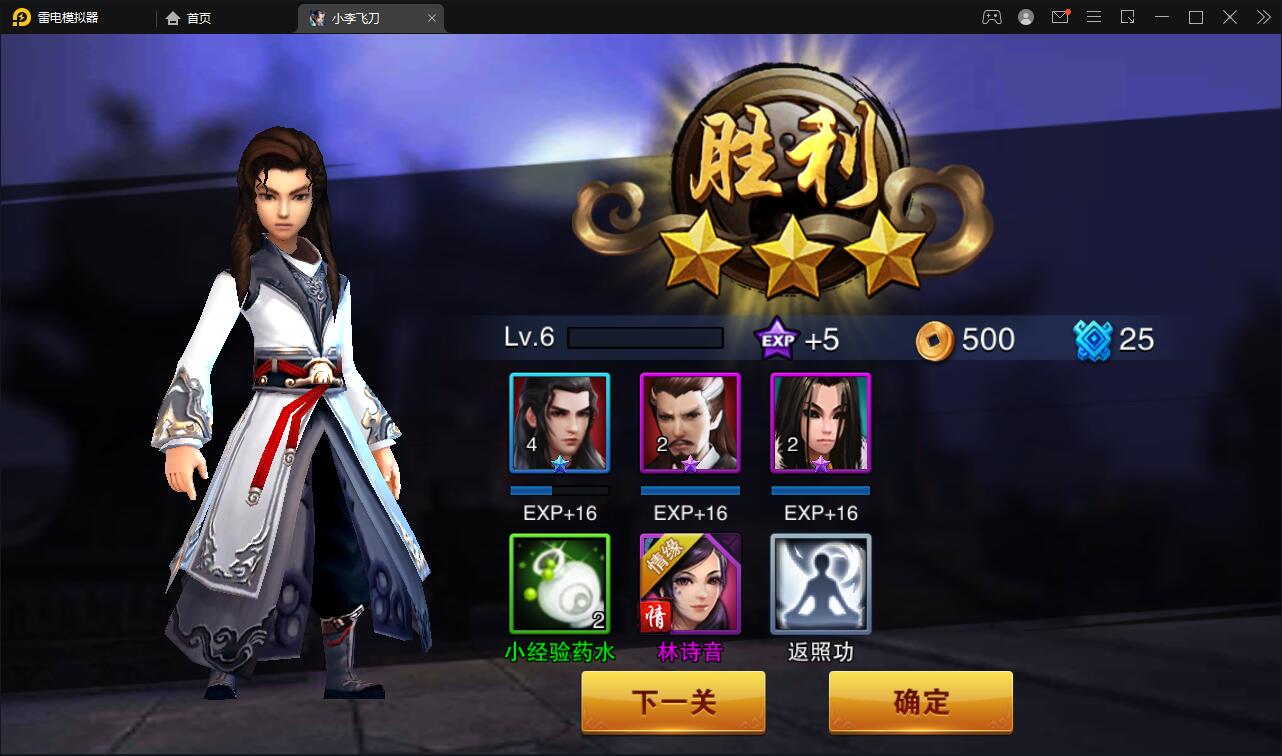Viewport: 1282px width, 756px height.
Task: Switch to the 首页 tab
Action: pos(186,17)
